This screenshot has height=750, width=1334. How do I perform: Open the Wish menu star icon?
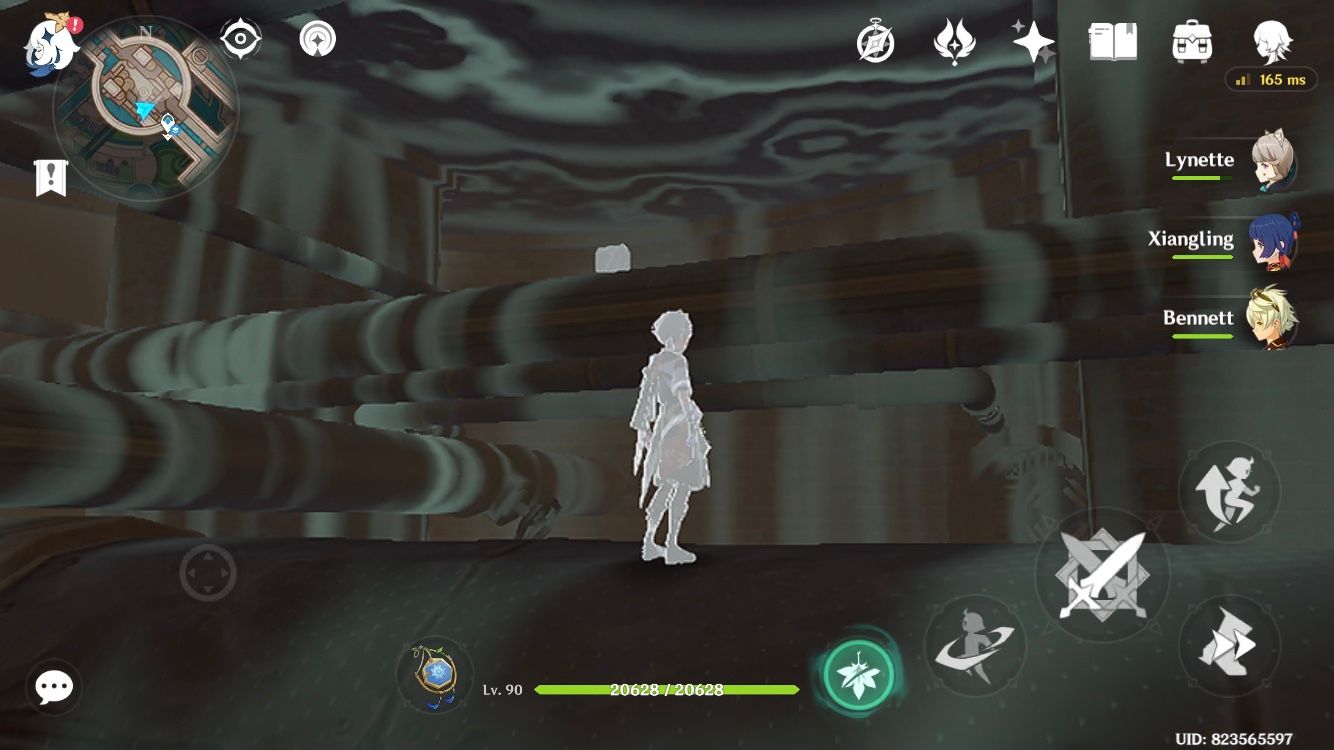coord(1032,42)
